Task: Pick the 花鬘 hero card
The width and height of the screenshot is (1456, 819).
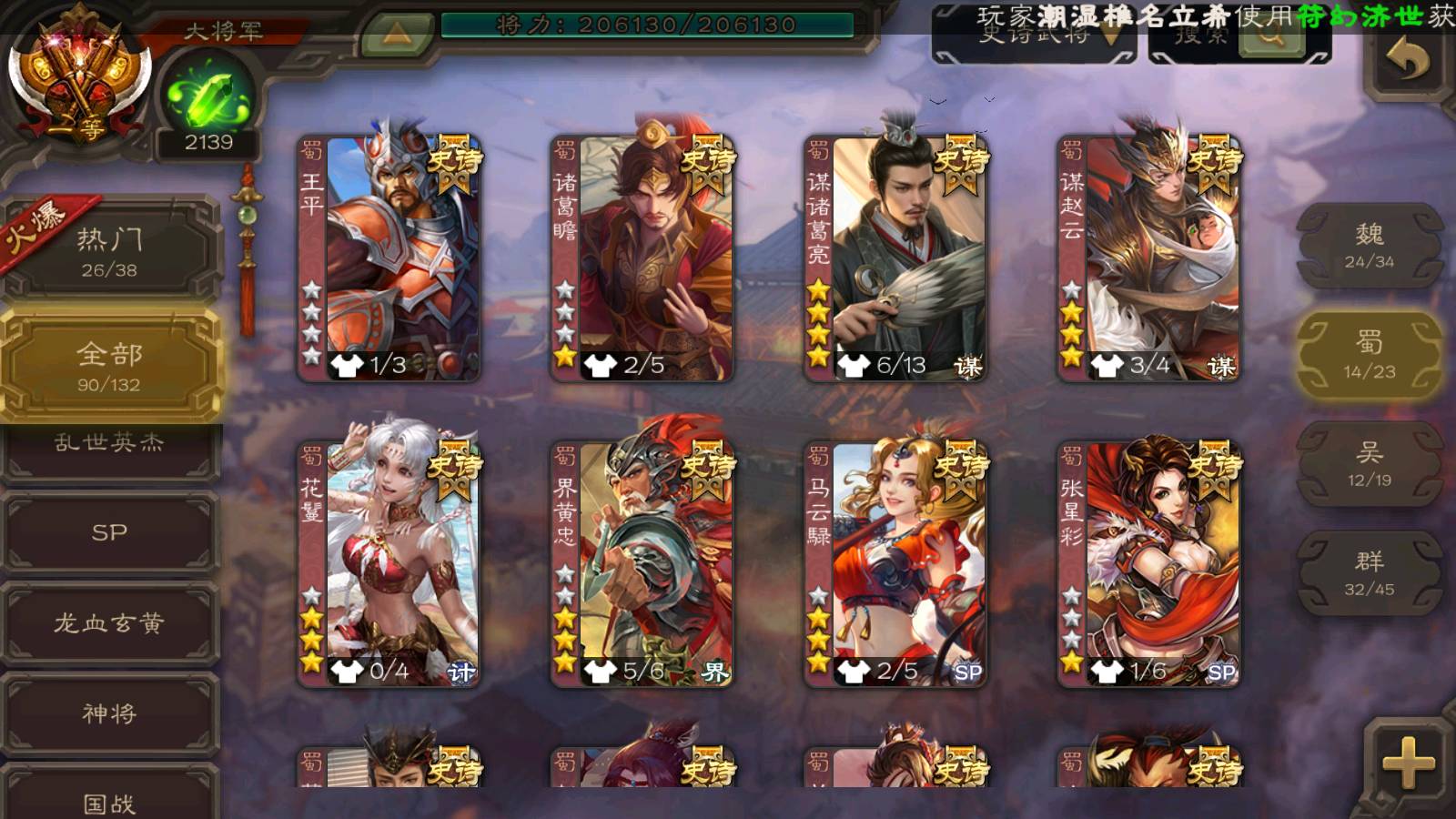Action: click(x=389, y=563)
